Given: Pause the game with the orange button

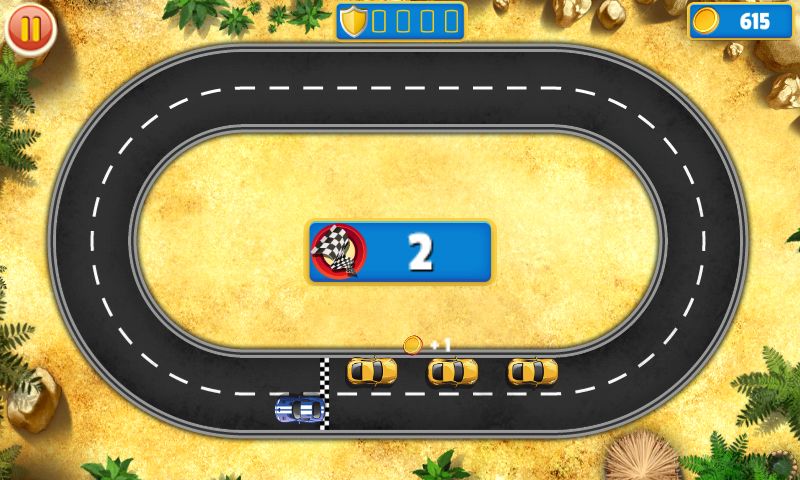Looking at the screenshot, I should [x=30, y=29].
